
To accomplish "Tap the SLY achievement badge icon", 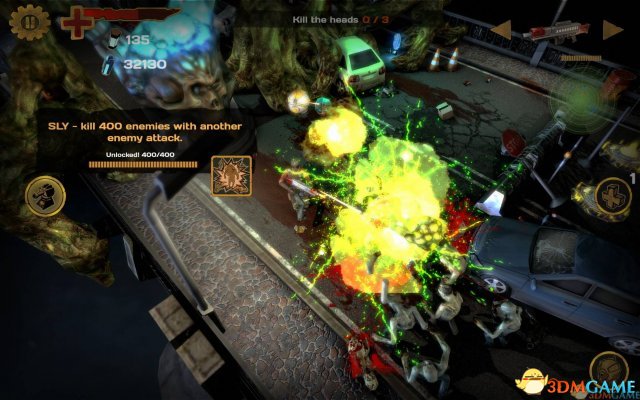I will pos(229,175).
